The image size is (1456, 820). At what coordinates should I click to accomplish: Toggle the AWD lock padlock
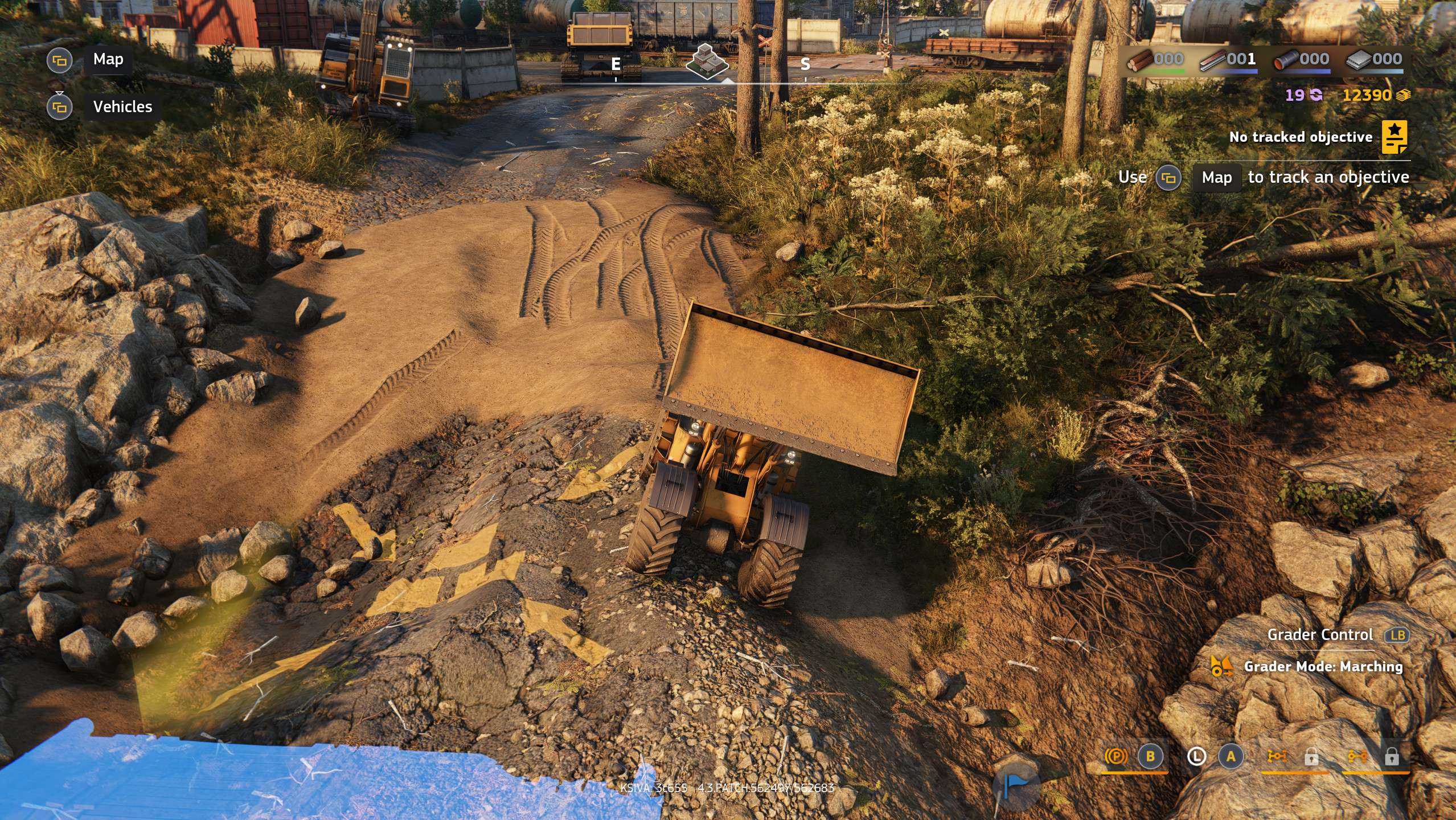(x=1311, y=756)
